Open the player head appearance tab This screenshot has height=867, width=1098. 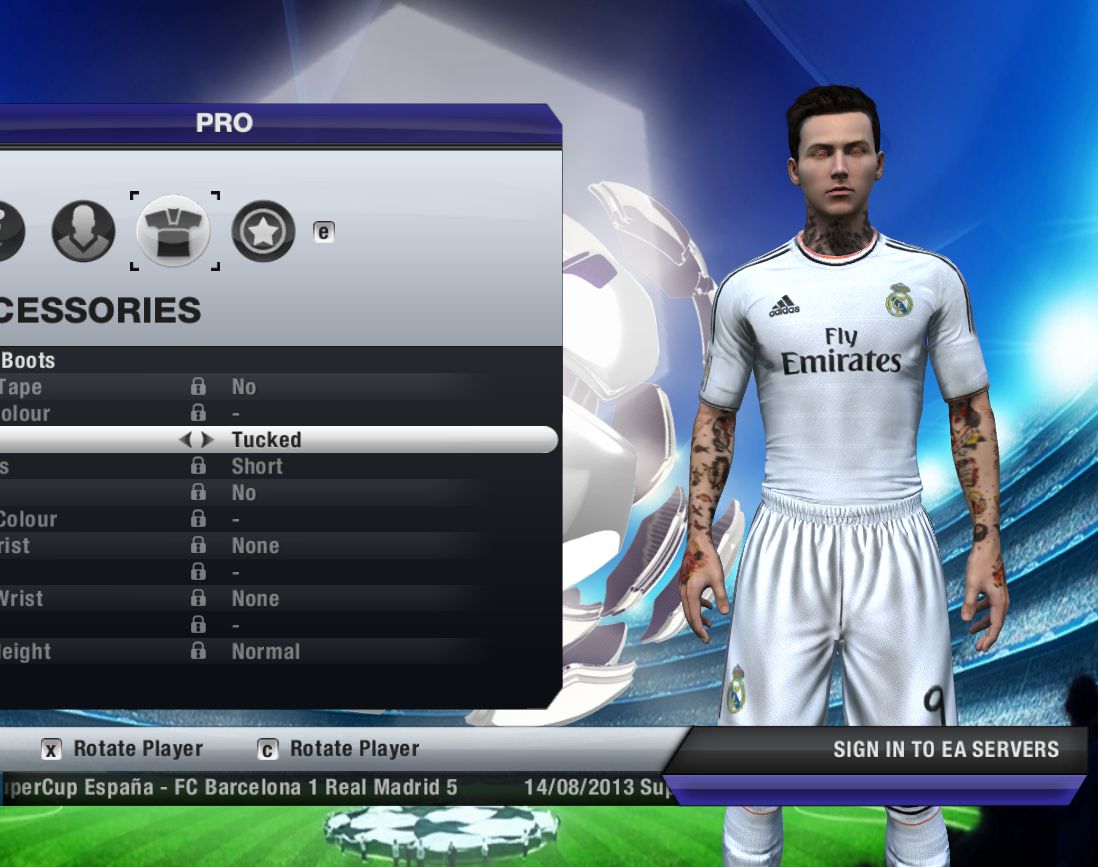[x=83, y=231]
